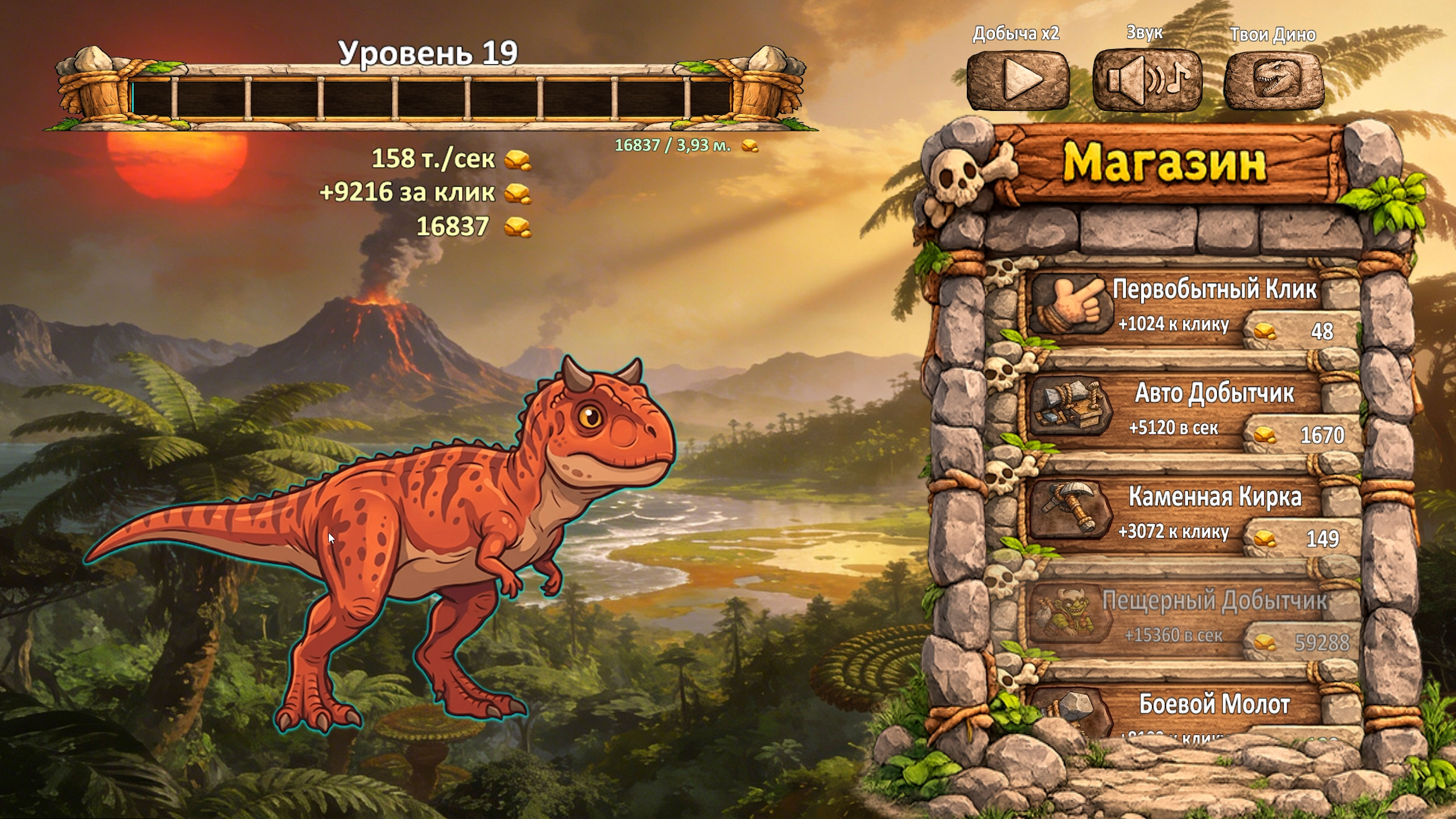Image resolution: width=1456 pixels, height=819 pixels.
Task: Open the Твои Дино collection
Action: coord(1273,80)
